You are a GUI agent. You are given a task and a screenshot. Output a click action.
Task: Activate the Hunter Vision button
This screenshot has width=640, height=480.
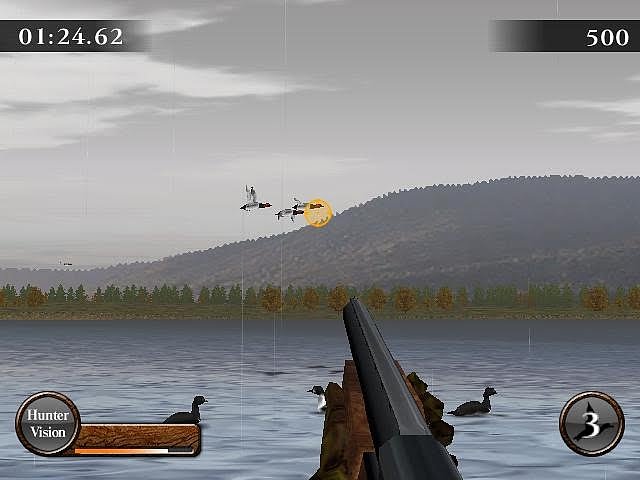click(47, 424)
